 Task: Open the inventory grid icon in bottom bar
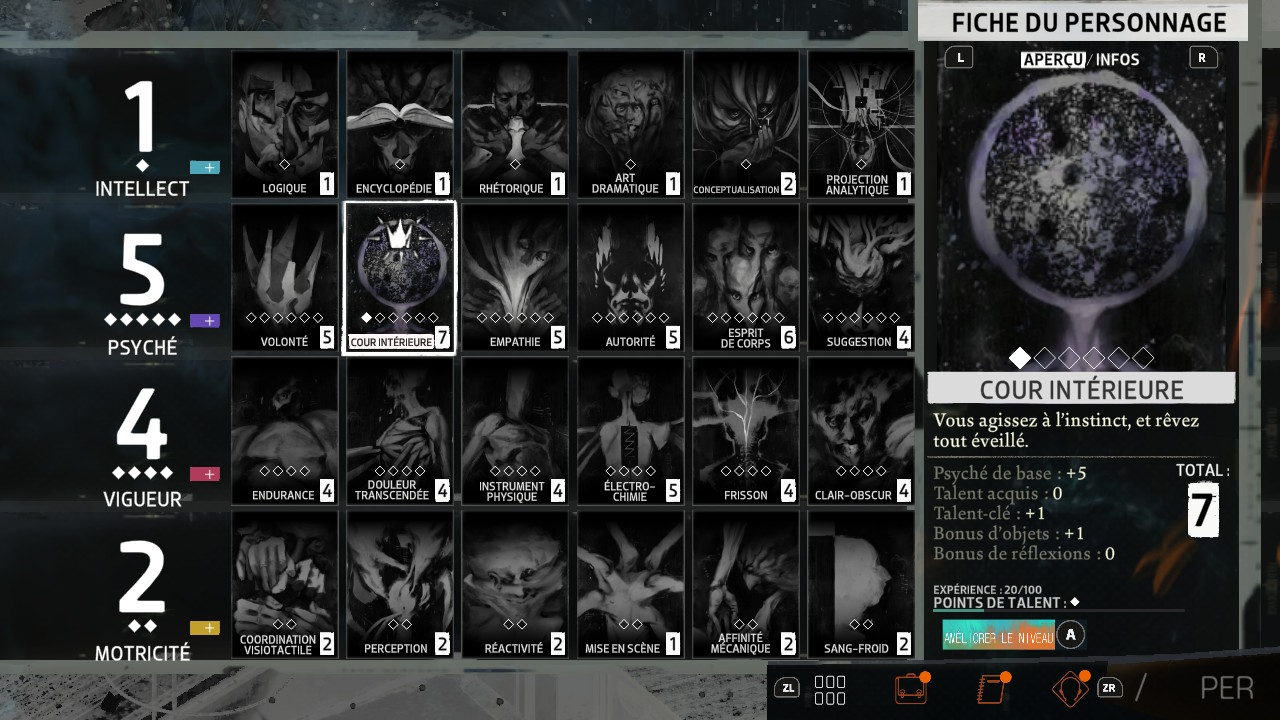pos(830,690)
